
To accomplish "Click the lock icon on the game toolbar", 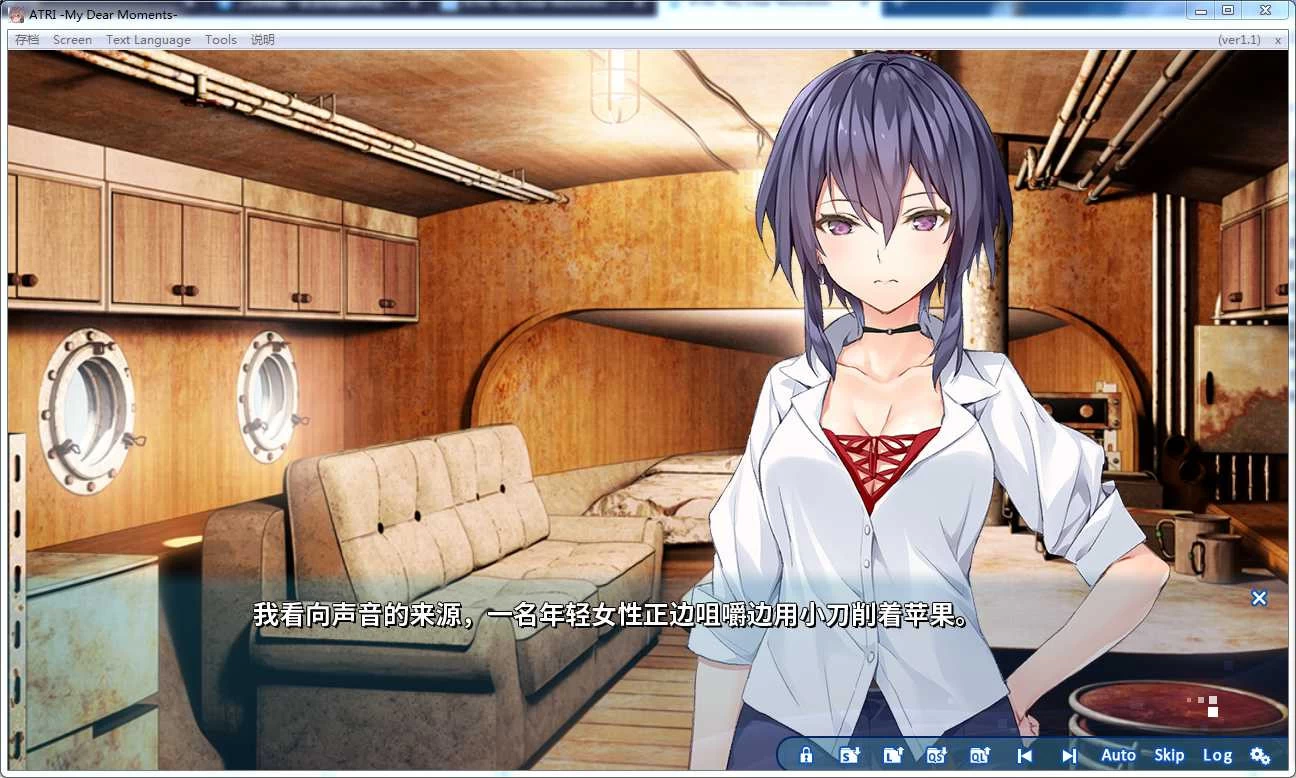I will tap(805, 755).
